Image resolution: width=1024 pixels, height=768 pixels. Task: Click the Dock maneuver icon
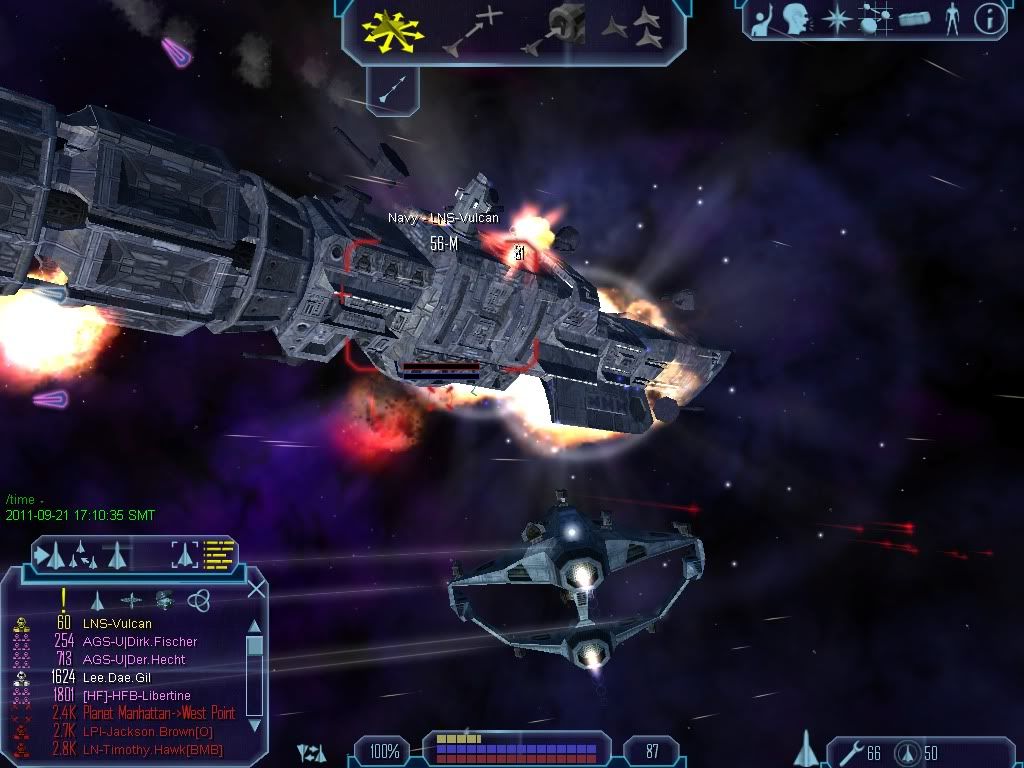(x=553, y=30)
